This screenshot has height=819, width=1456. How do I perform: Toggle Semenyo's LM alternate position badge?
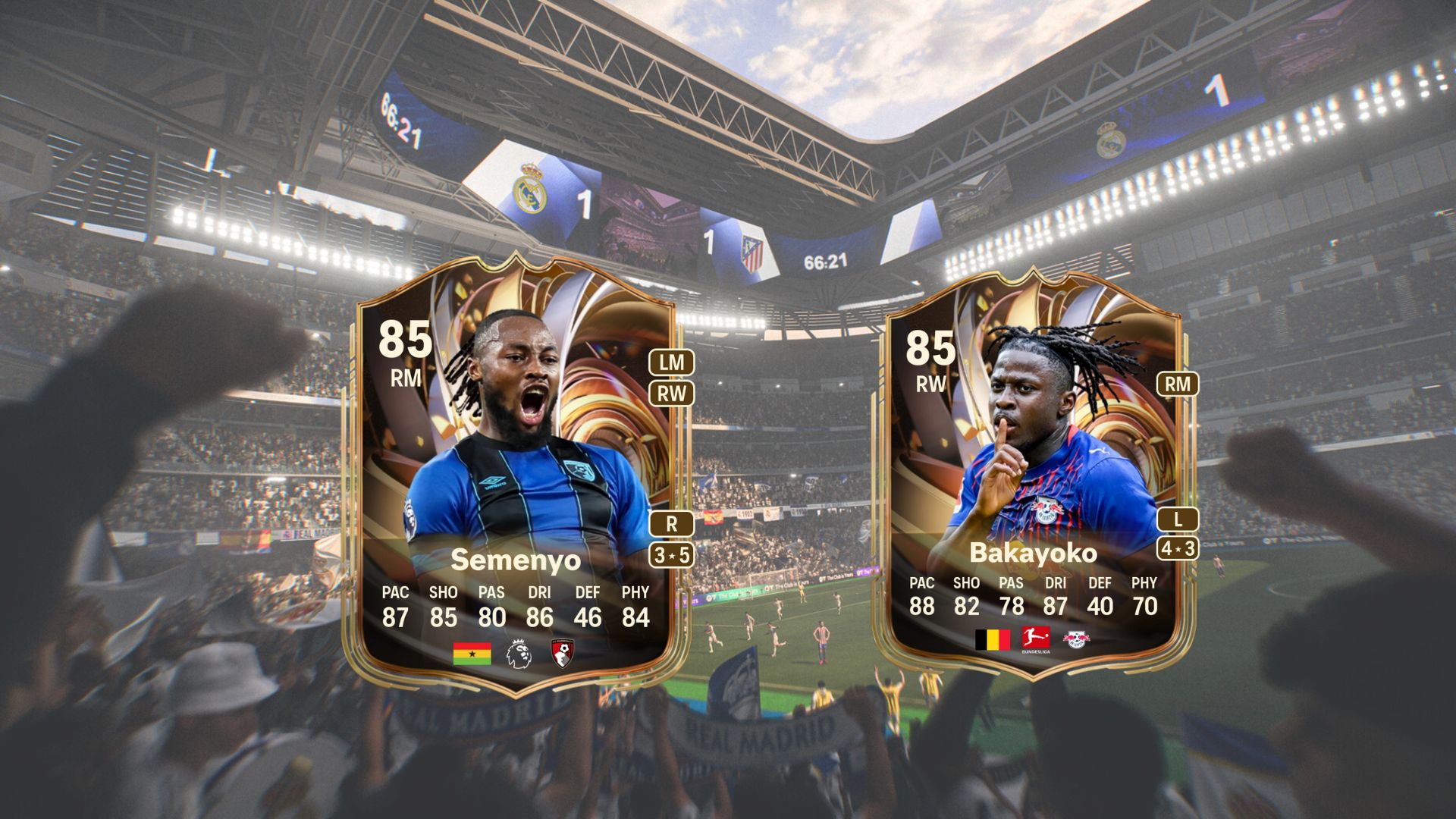point(669,362)
